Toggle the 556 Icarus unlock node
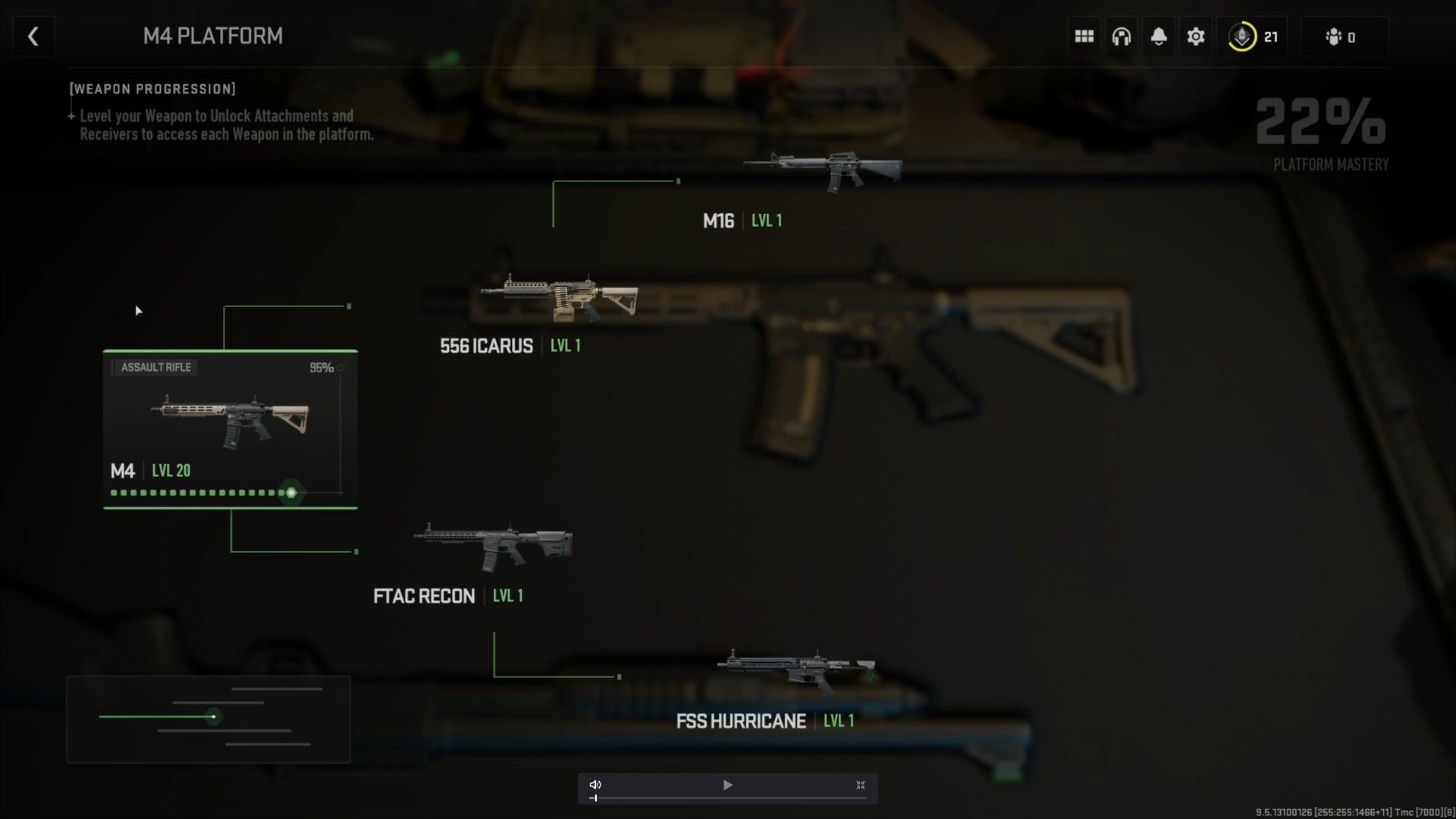Screen dimensions: 1456x819 [349, 306]
